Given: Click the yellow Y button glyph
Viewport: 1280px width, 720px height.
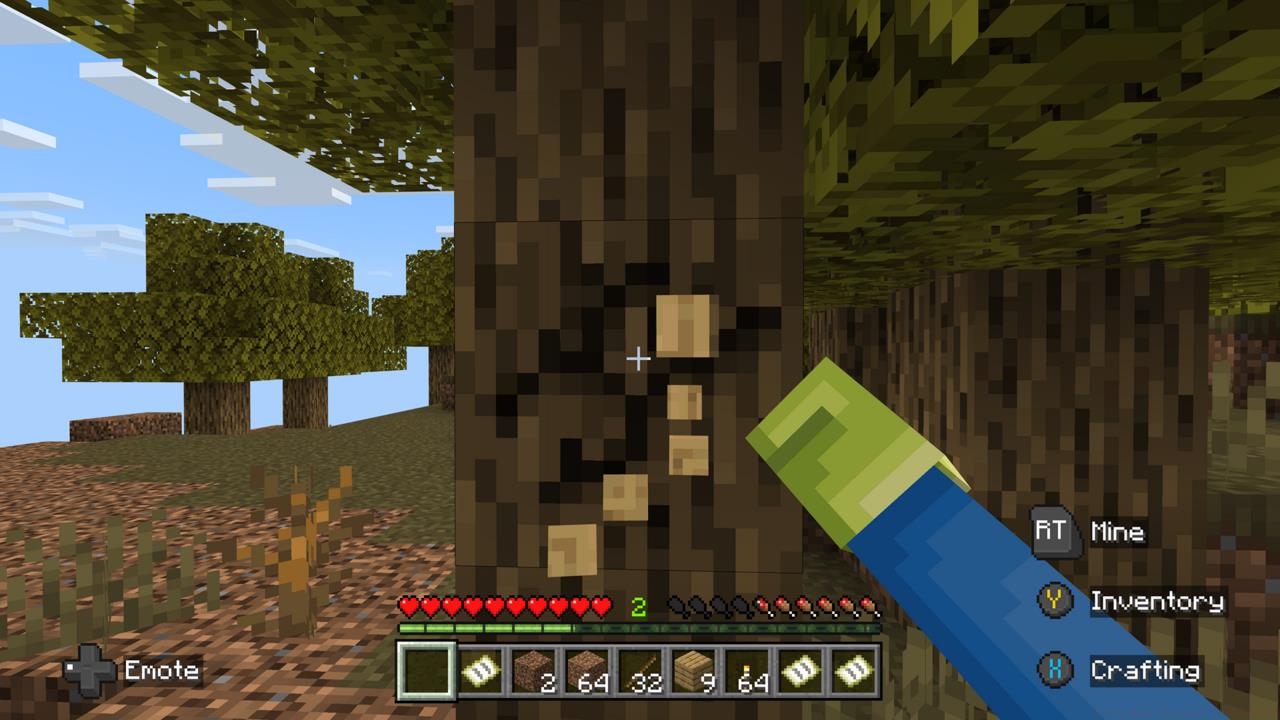Looking at the screenshot, I should click(x=1055, y=601).
